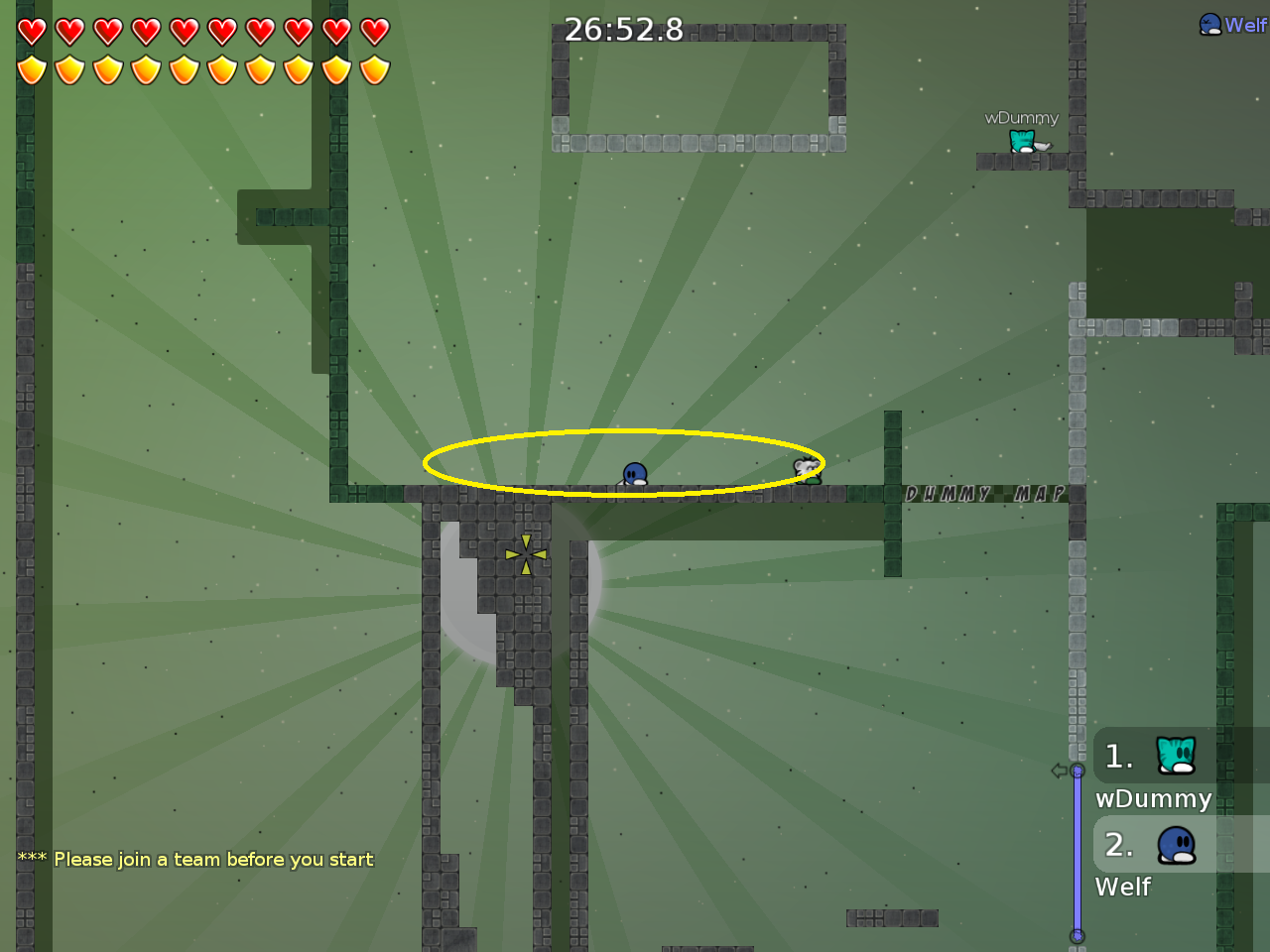1270x952 pixels.
Task: Click the Welf player label in the corner
Action: [x=1233, y=25]
